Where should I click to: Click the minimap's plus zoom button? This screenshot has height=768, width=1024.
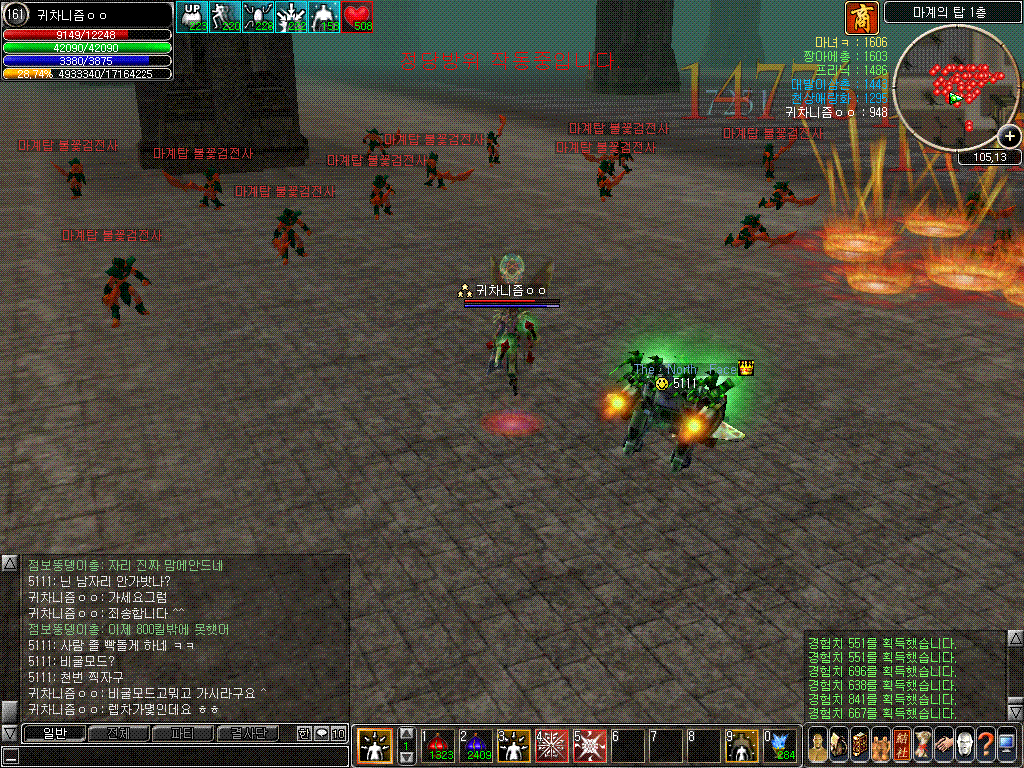(1009, 136)
